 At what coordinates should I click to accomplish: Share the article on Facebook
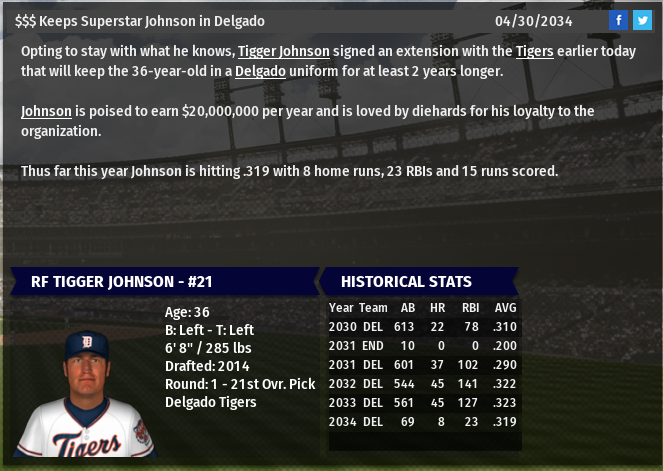click(619, 20)
